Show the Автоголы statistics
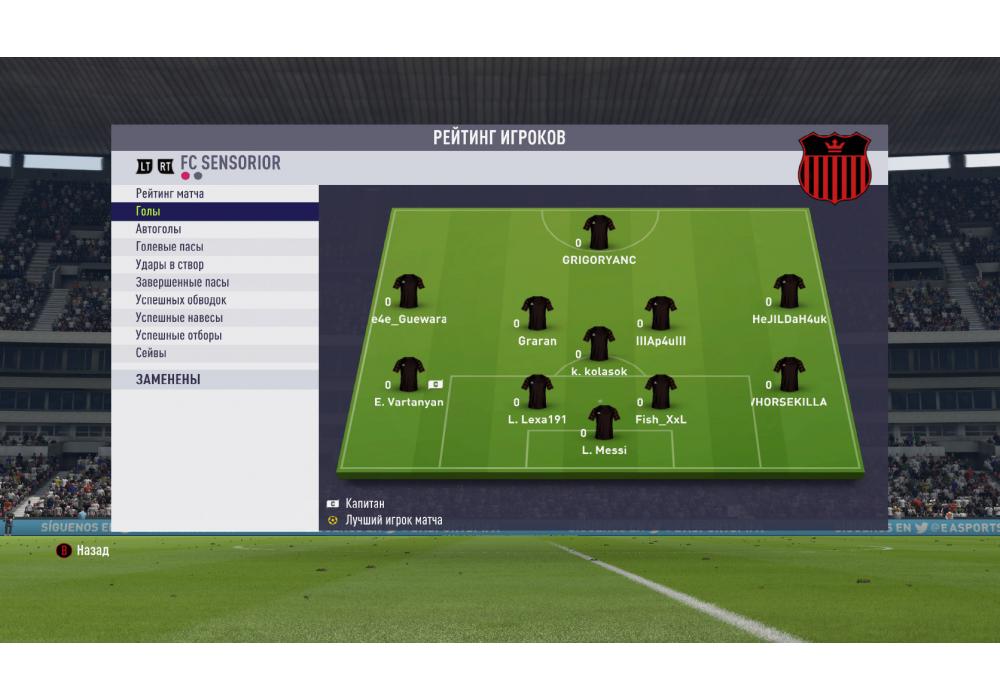Viewport: 1000px width, 700px height. point(159,229)
